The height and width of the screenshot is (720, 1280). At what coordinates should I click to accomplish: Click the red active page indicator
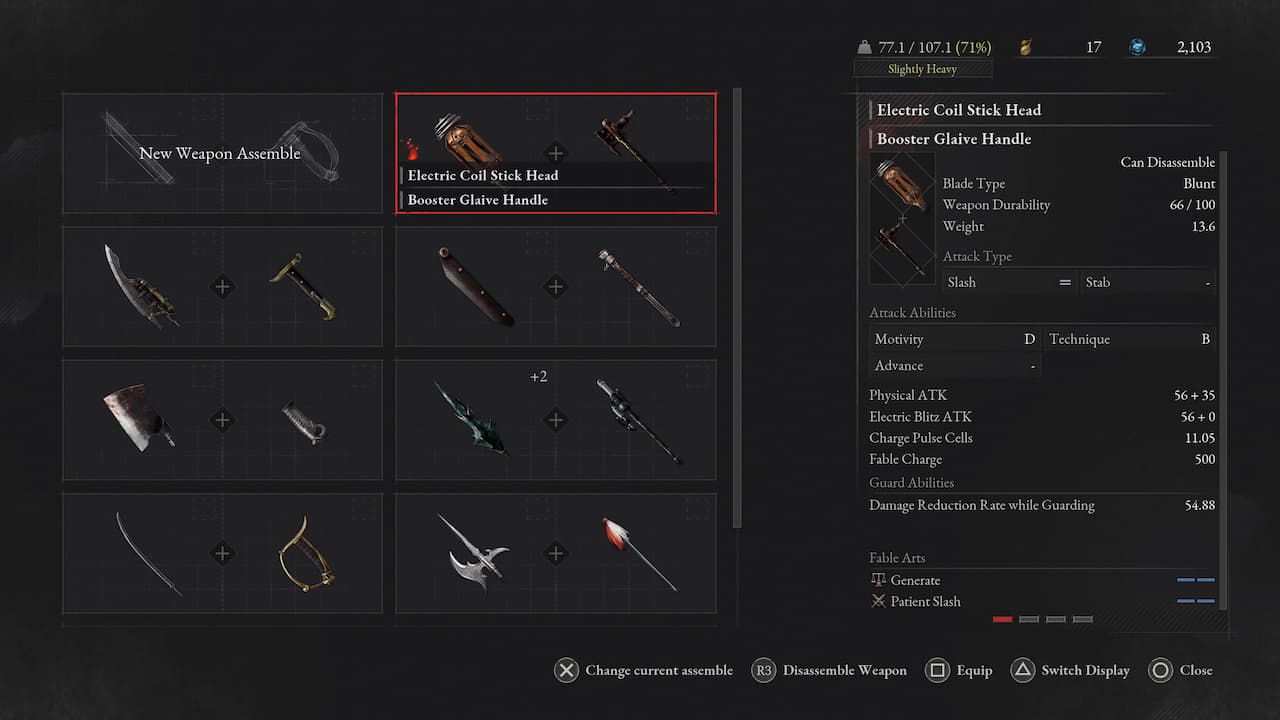coord(1002,619)
